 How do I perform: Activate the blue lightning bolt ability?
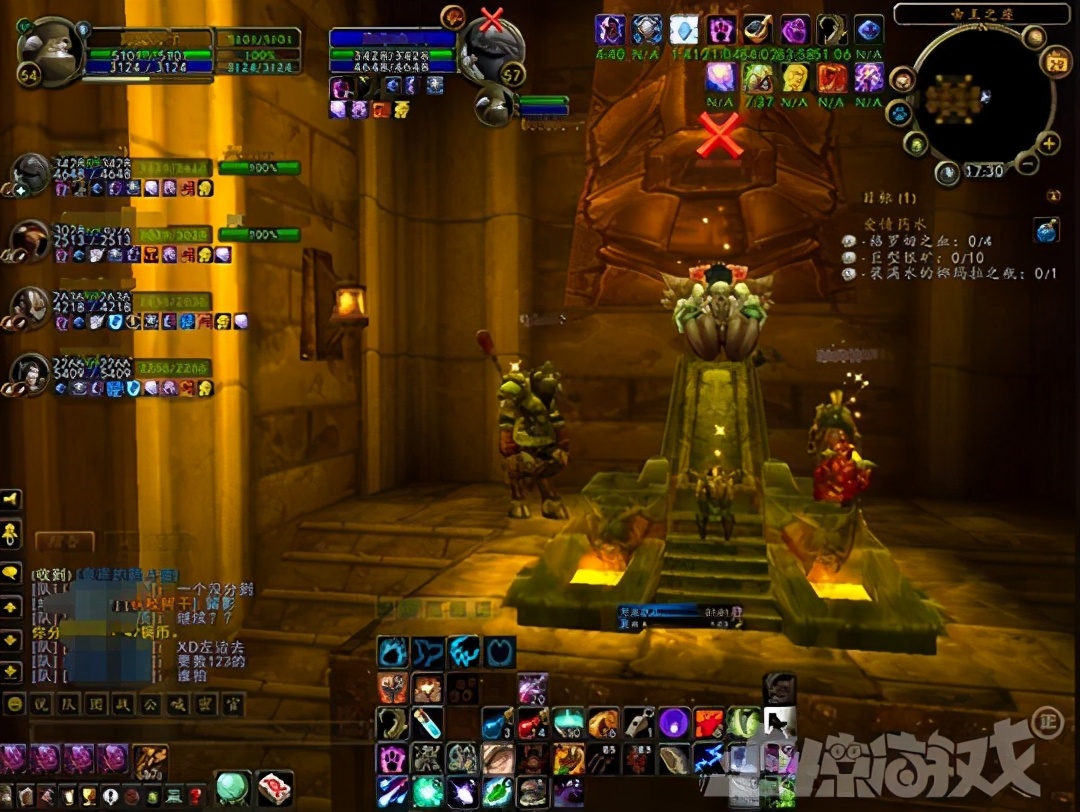(x=710, y=757)
